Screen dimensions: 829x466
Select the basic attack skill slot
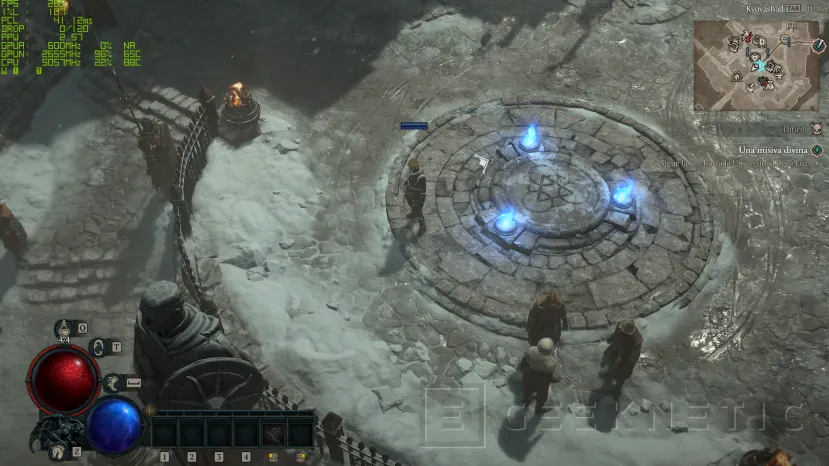[x=274, y=433]
